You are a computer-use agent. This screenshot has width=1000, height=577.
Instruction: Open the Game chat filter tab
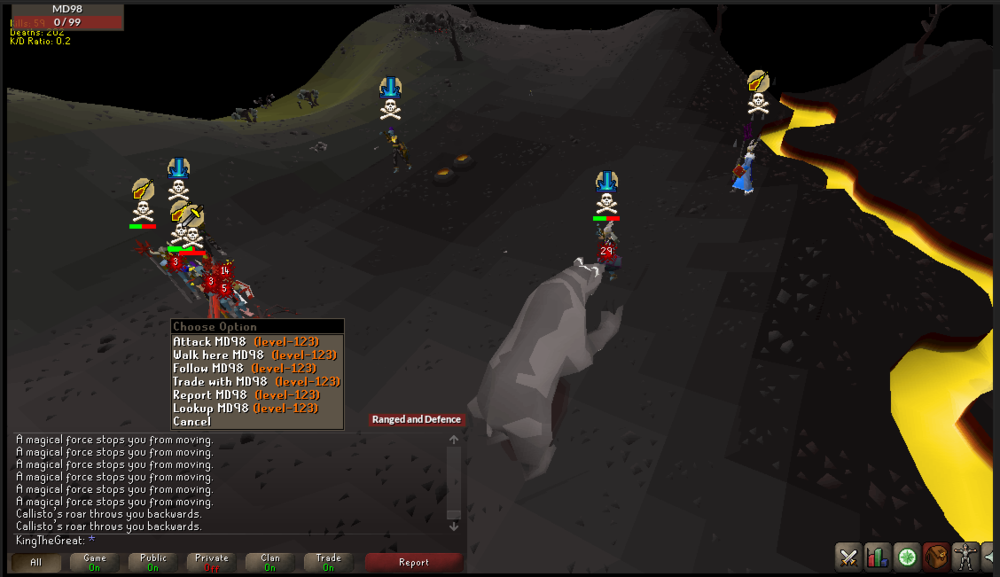[94, 562]
